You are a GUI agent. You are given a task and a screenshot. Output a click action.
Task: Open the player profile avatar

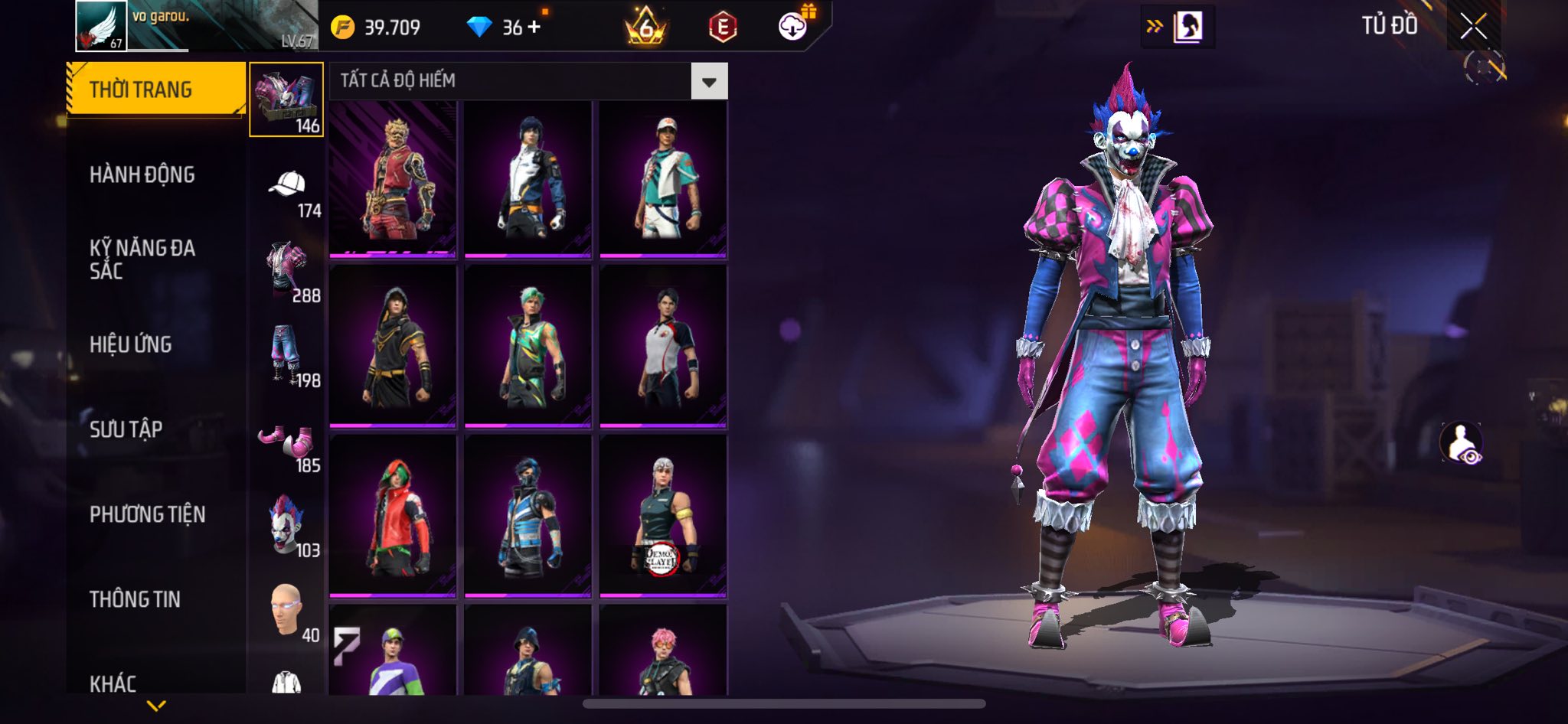point(101,25)
